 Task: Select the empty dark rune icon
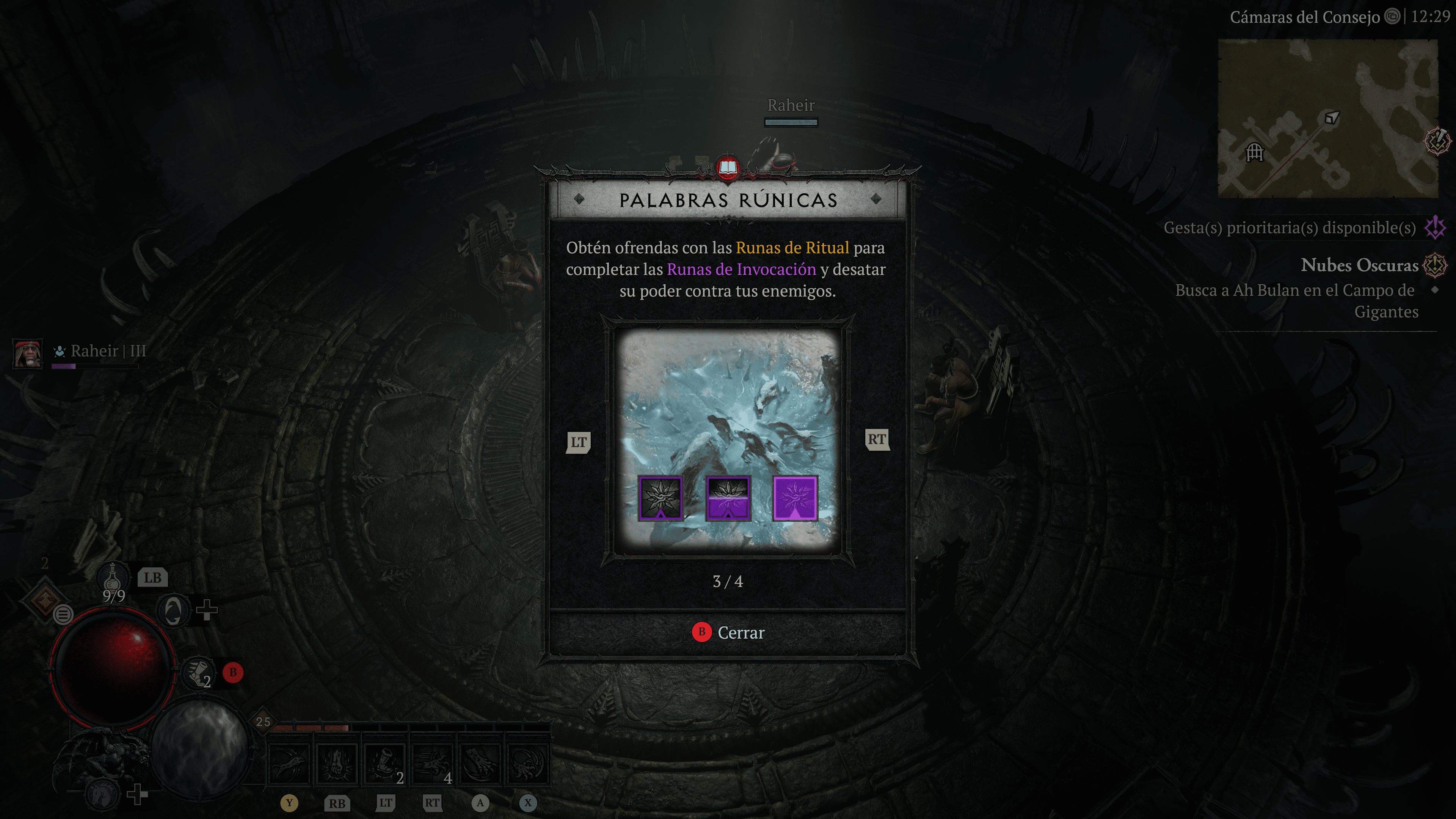tap(660, 498)
